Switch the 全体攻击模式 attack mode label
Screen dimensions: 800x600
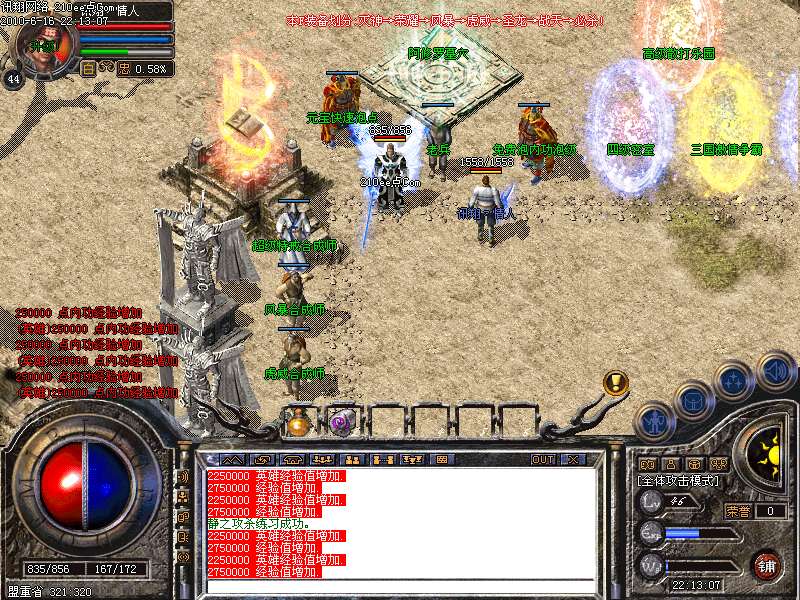coord(683,481)
